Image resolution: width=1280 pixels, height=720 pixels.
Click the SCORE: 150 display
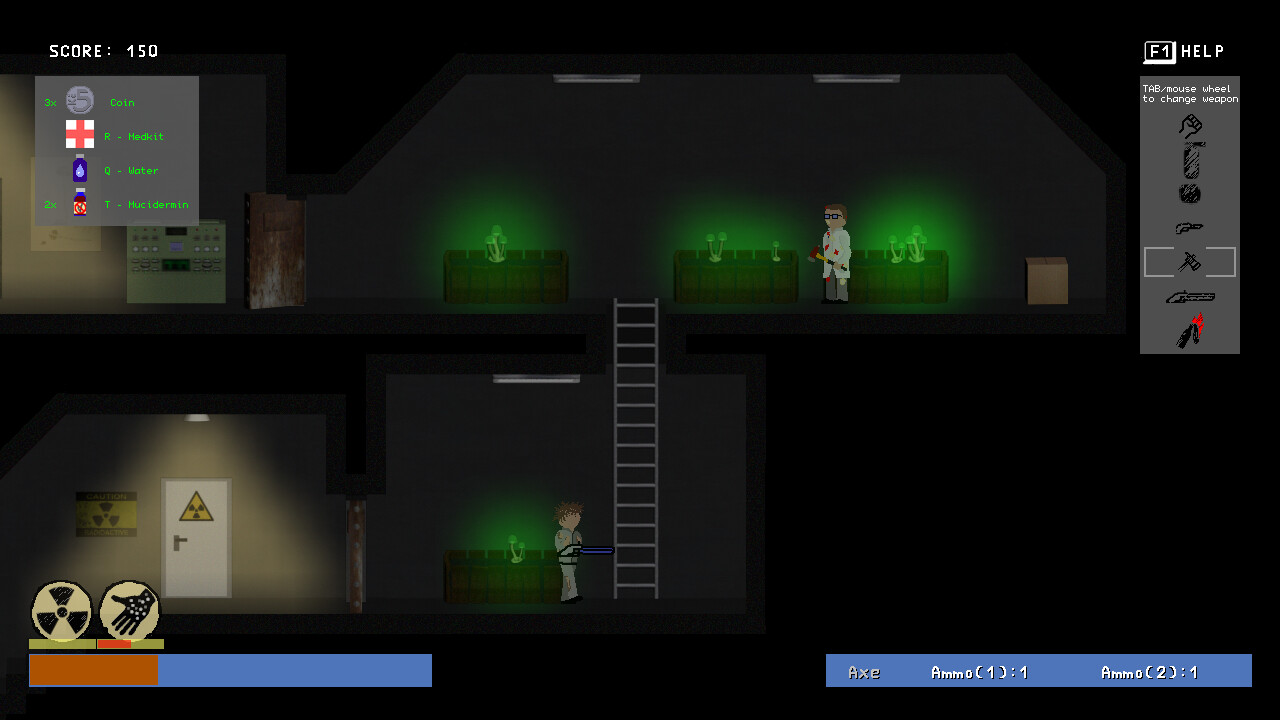click(x=103, y=50)
